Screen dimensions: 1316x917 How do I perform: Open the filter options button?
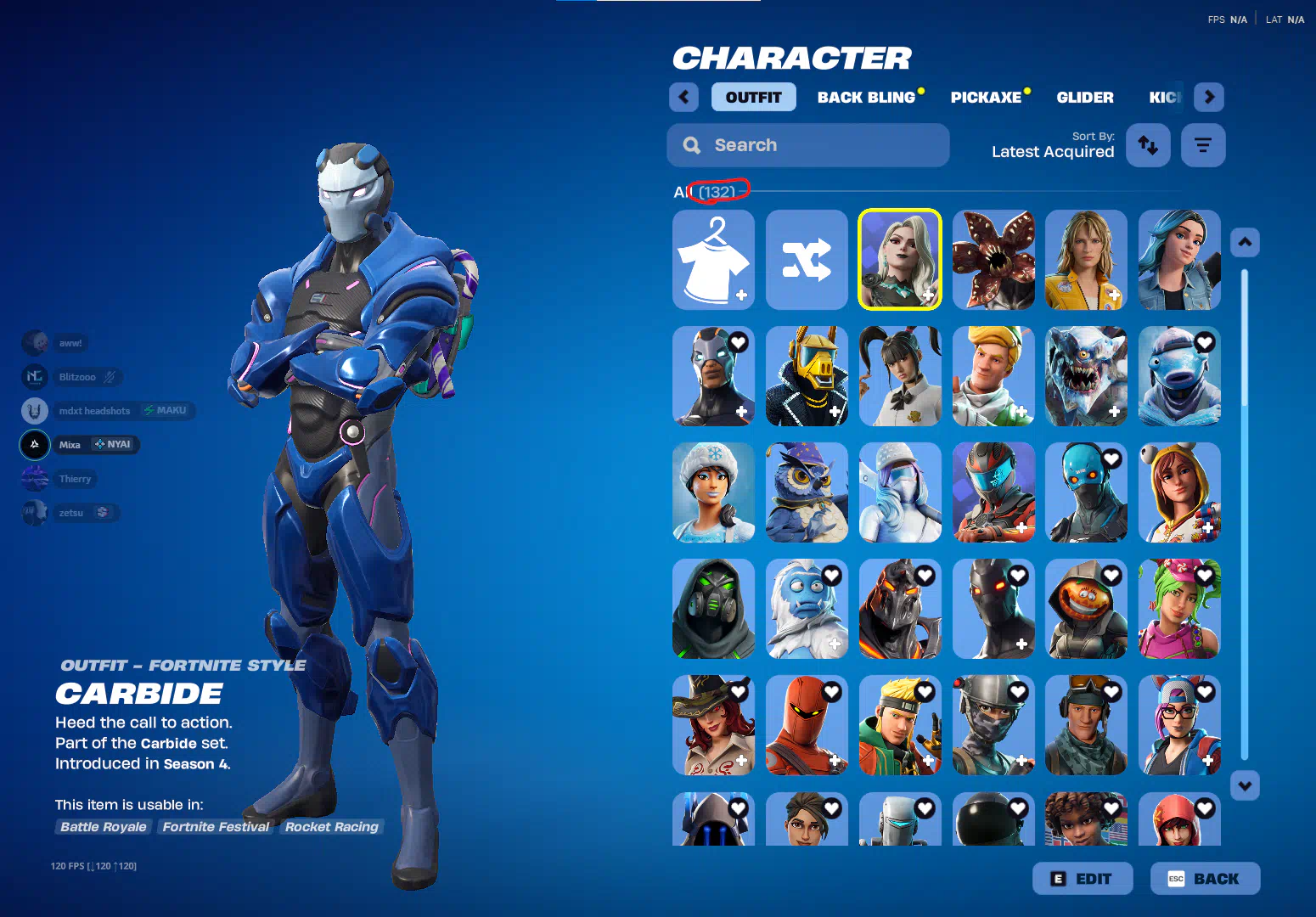[x=1202, y=145]
